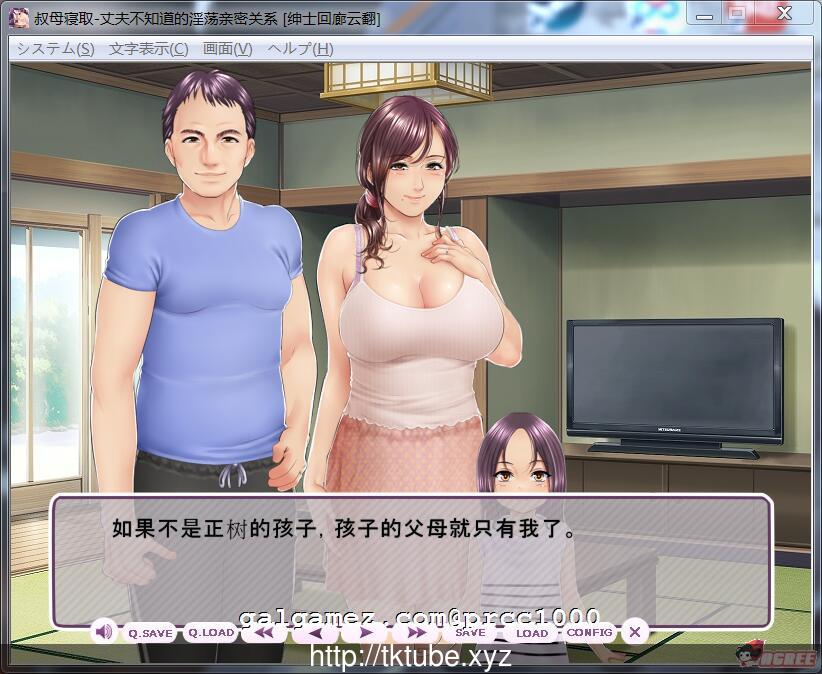The width and height of the screenshot is (822, 674).
Task: Open the LOAD screen
Action: (x=531, y=633)
